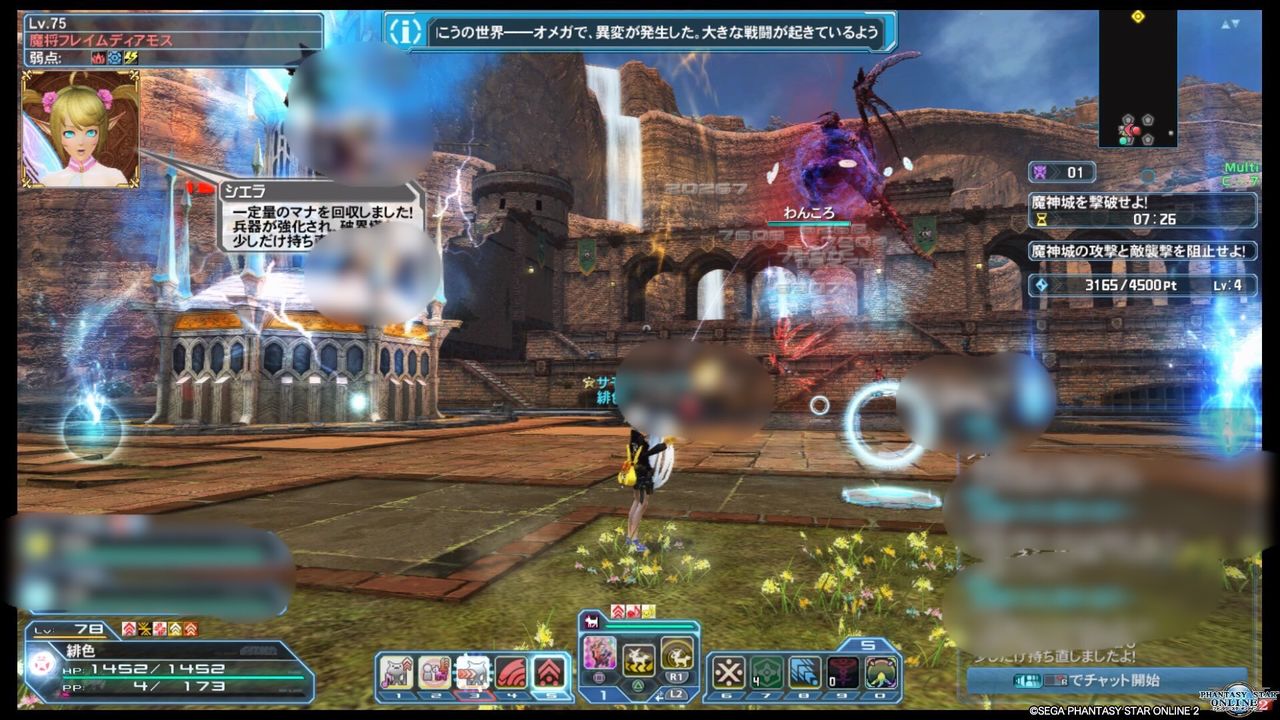Select subpalette slot 3 with the wolf icon
The height and width of the screenshot is (720, 1280).
[x=474, y=673]
